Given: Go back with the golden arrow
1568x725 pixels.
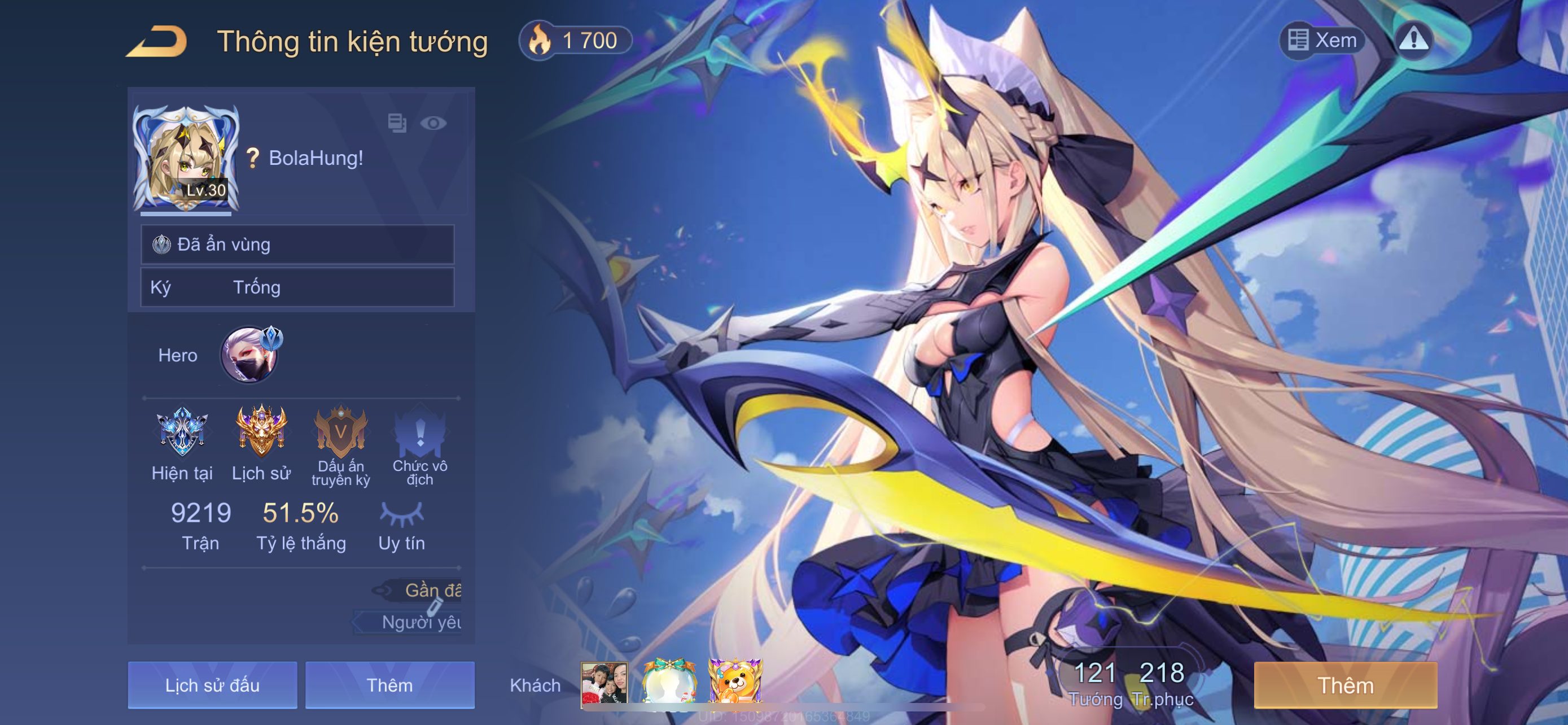Looking at the screenshot, I should click(157, 41).
